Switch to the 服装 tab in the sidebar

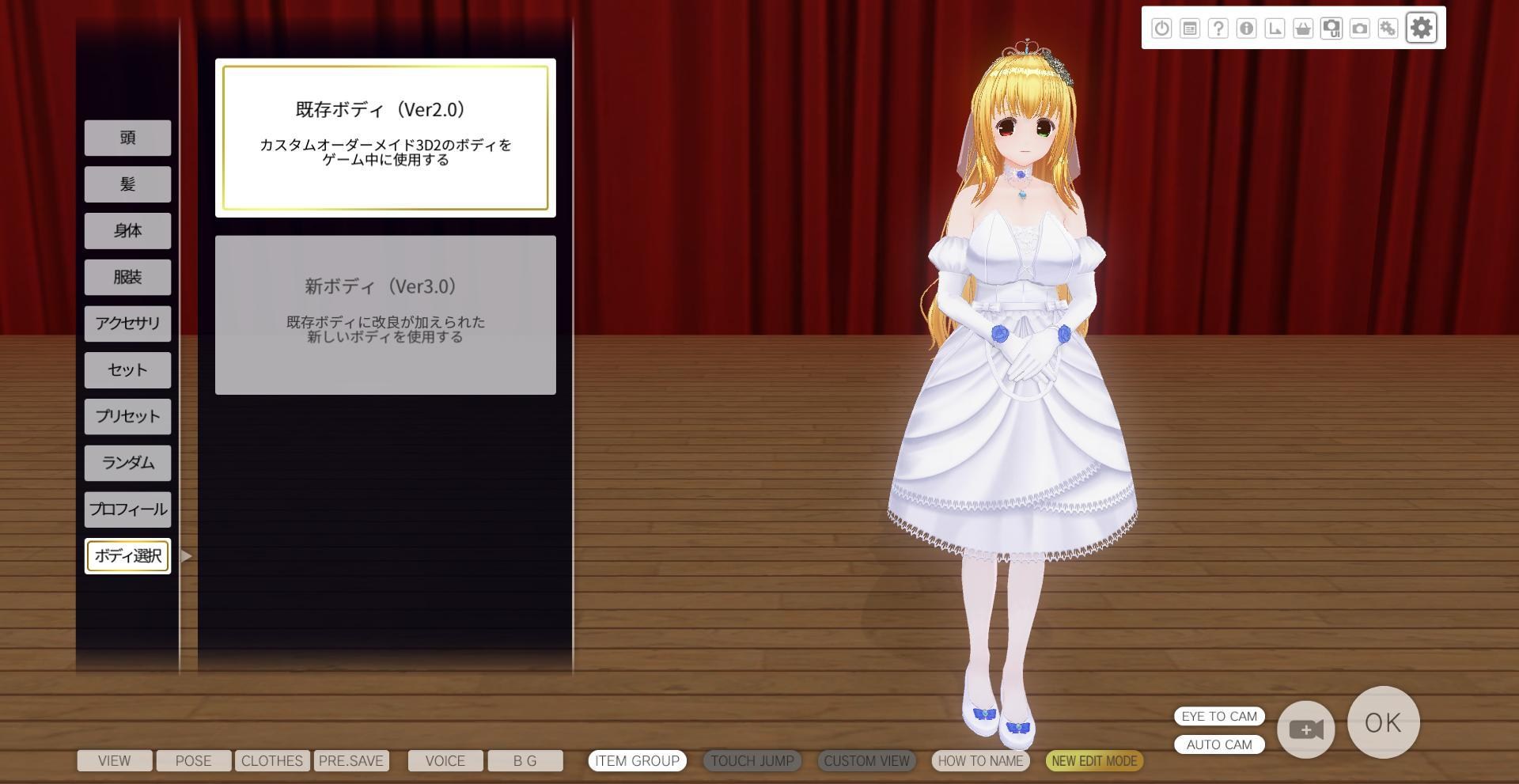click(127, 277)
